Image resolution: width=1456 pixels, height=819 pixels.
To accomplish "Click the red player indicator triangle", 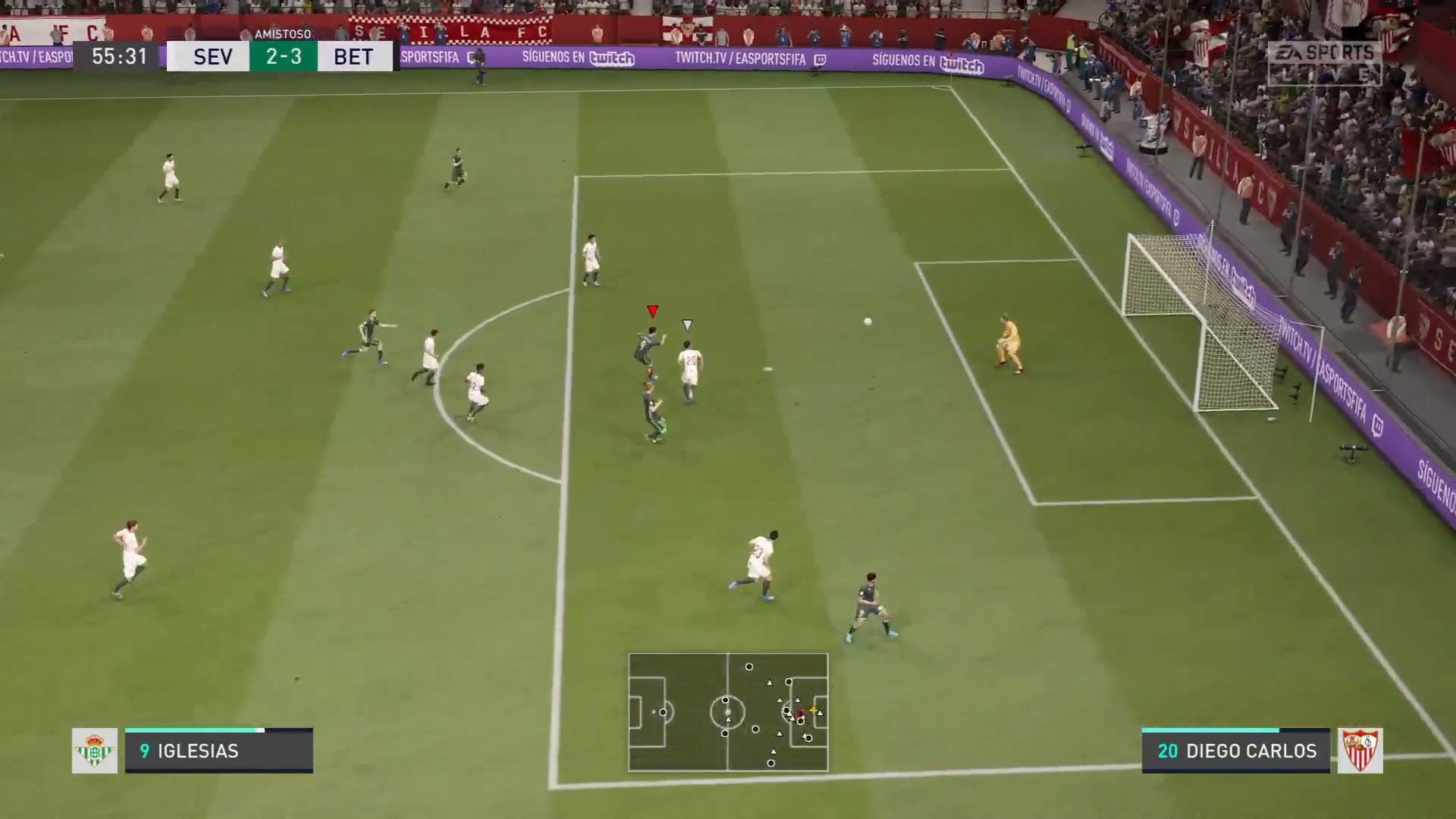I will pyautogui.click(x=651, y=309).
